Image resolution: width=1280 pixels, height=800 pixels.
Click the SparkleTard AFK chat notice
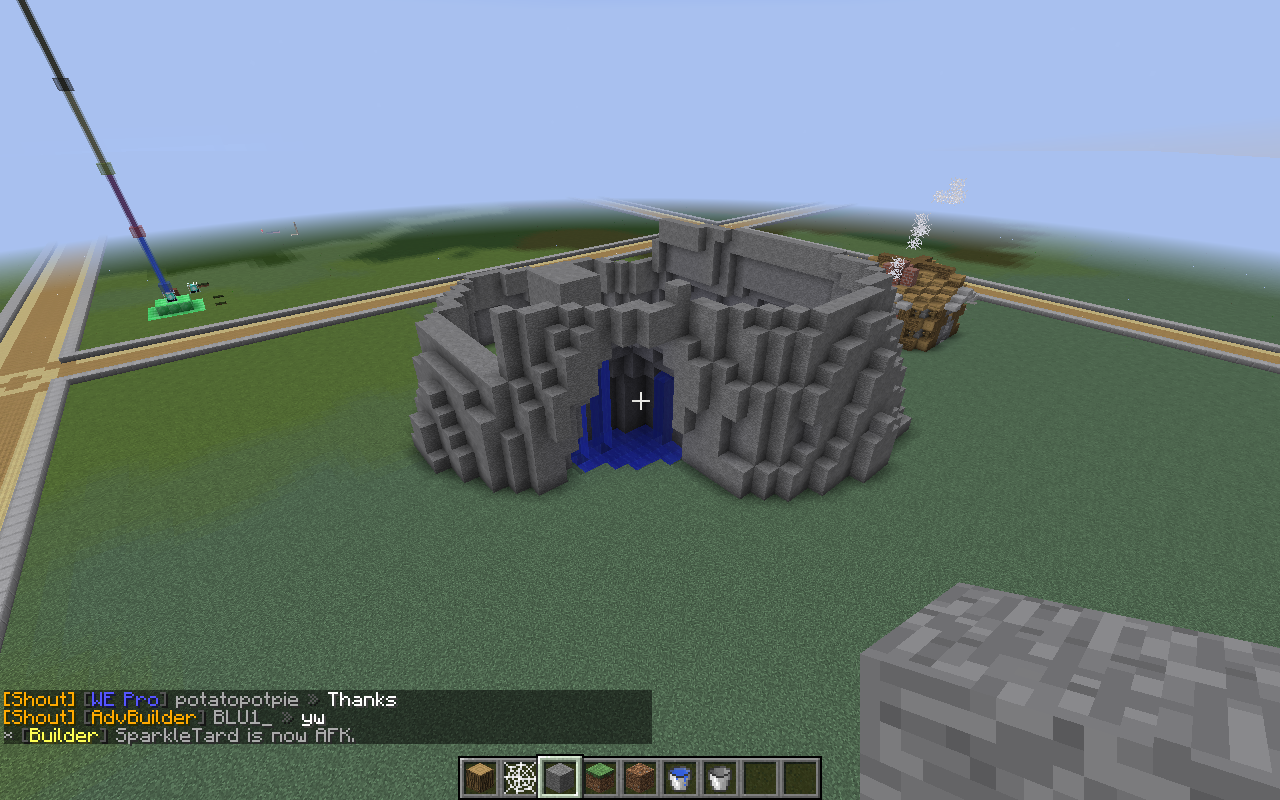(x=180, y=736)
